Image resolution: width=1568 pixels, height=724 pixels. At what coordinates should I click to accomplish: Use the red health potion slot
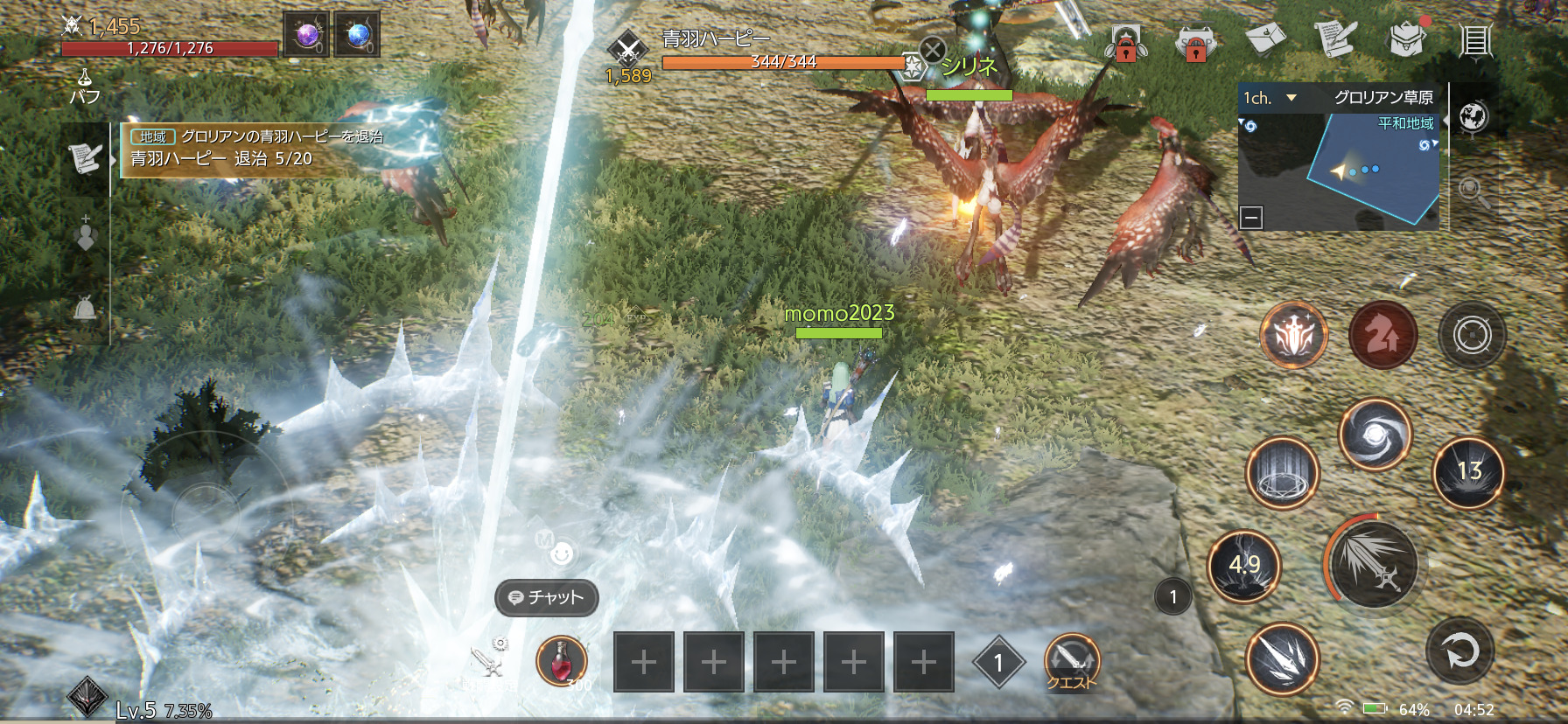(x=561, y=661)
